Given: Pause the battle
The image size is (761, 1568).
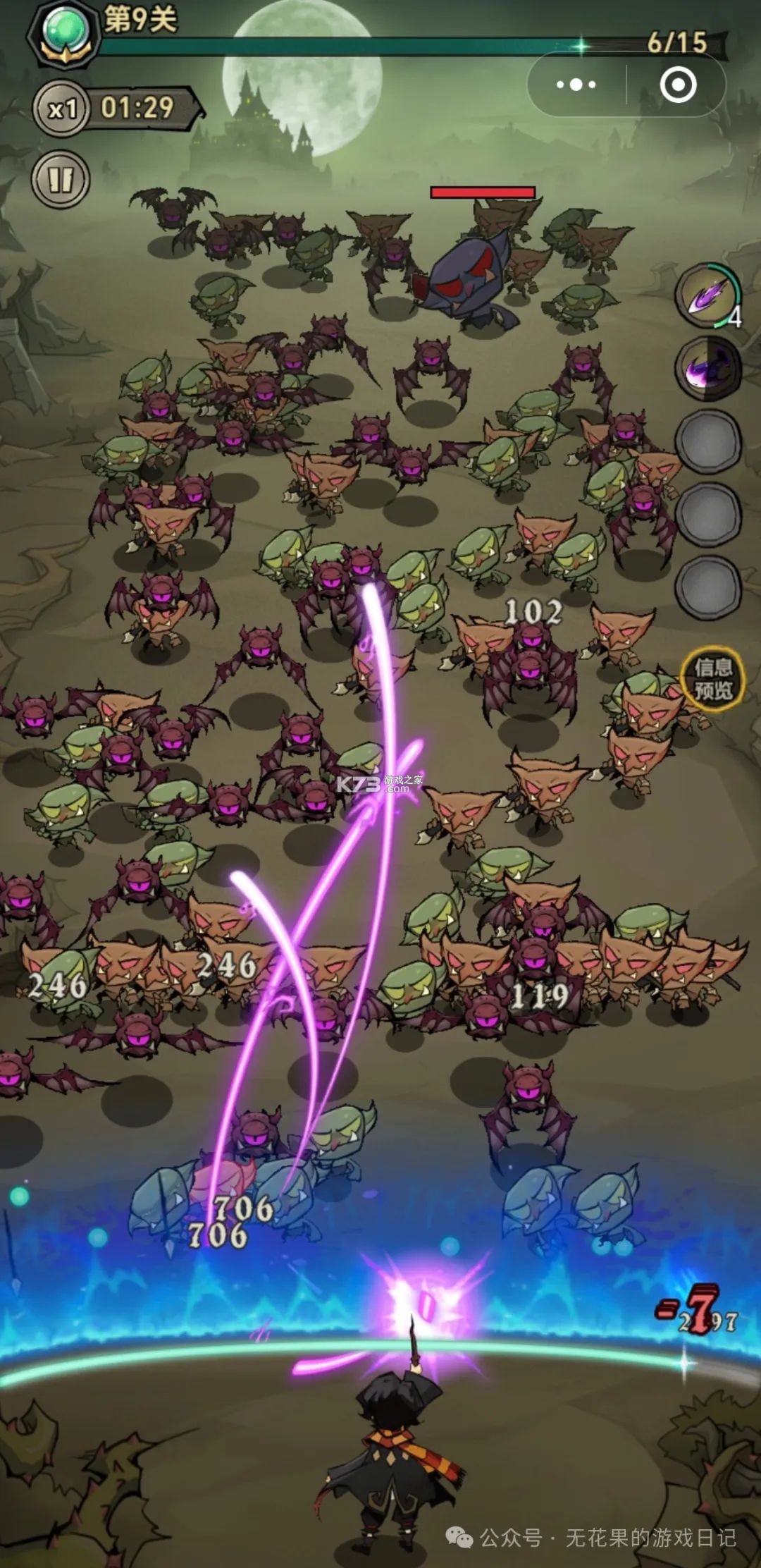Looking at the screenshot, I should coord(61,180).
